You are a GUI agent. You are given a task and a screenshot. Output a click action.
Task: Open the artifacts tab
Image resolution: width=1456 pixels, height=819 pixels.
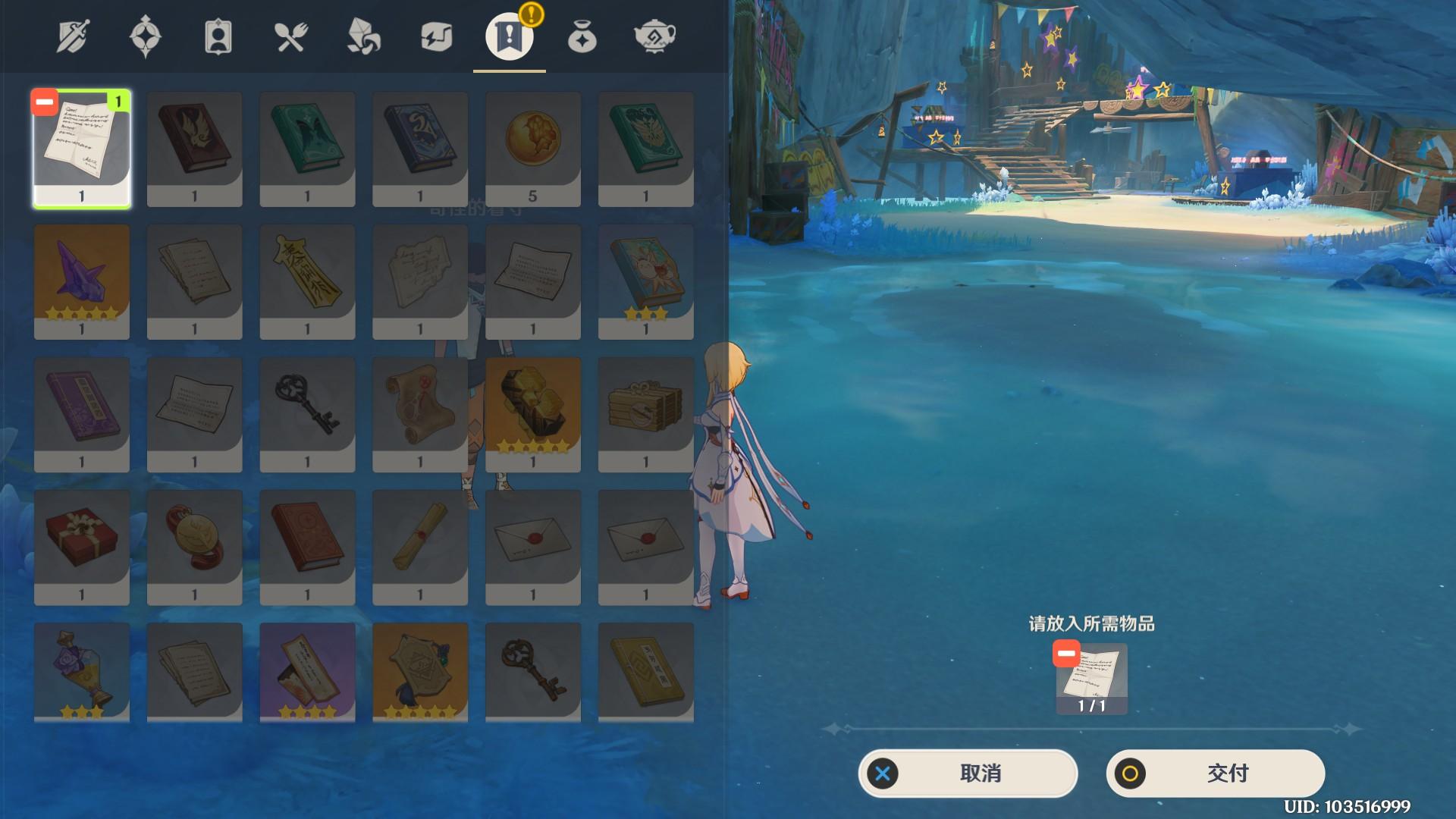point(145,36)
